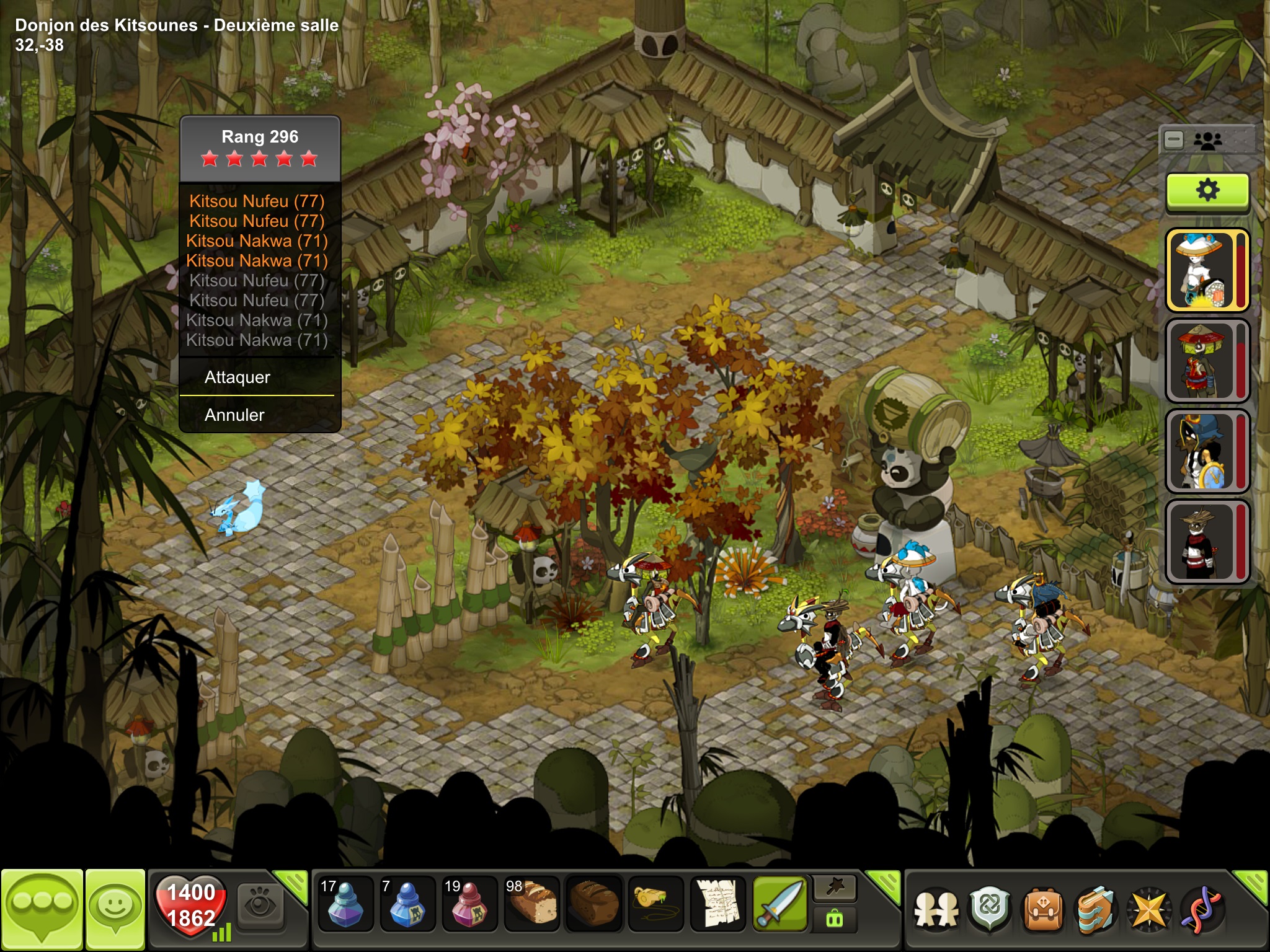Viewport: 1270px width, 952px height.
Task: Open the stacked books icon
Action: tap(1095, 910)
